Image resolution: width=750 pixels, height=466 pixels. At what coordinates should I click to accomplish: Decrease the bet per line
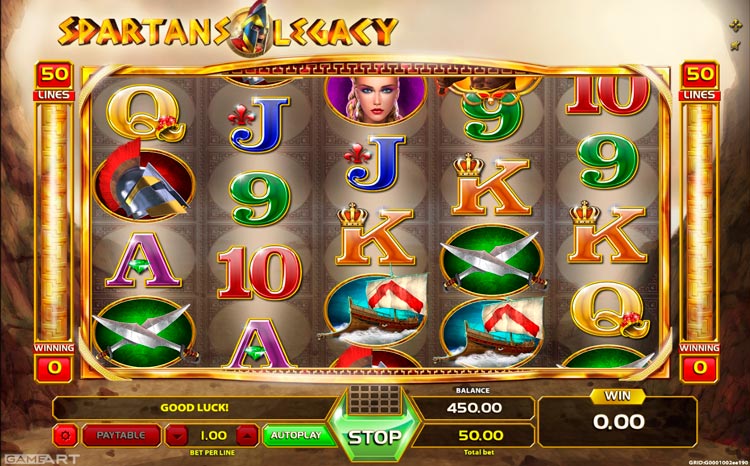[176, 436]
